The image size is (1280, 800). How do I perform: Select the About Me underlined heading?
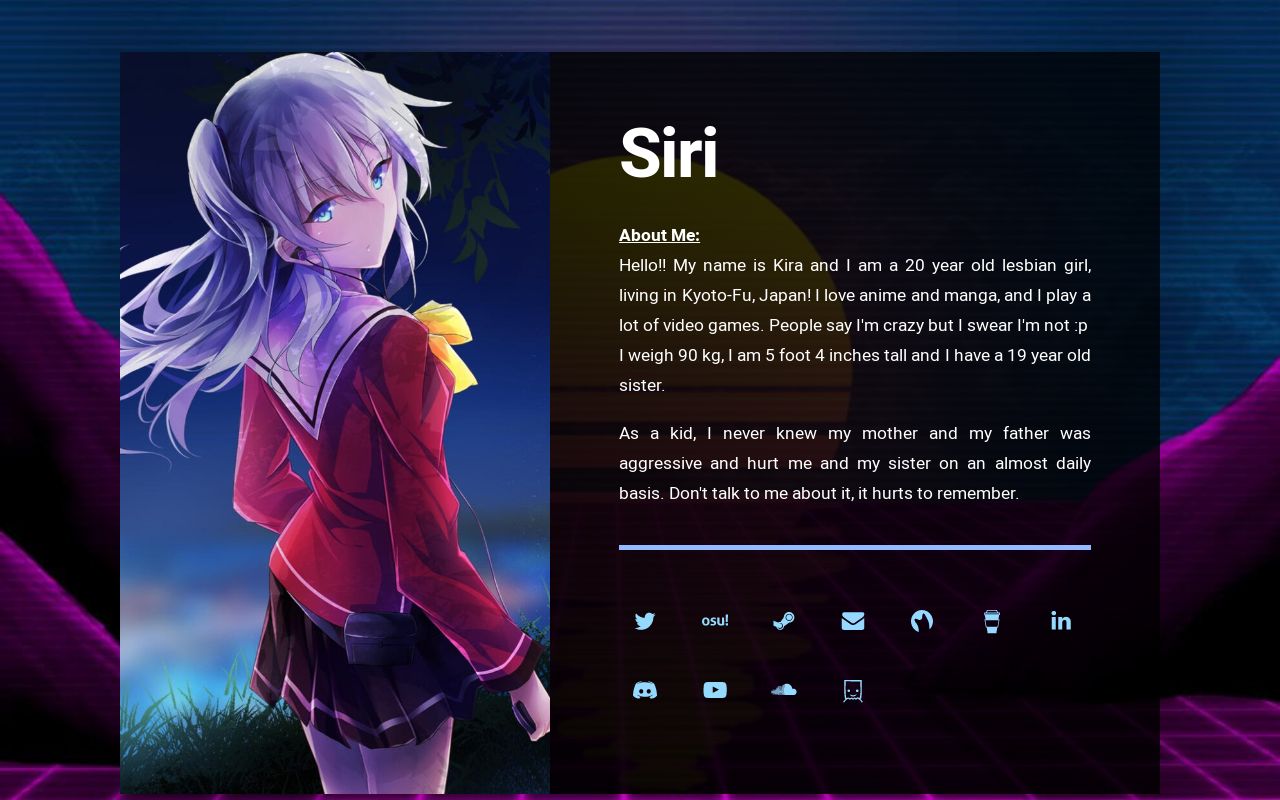coord(659,235)
